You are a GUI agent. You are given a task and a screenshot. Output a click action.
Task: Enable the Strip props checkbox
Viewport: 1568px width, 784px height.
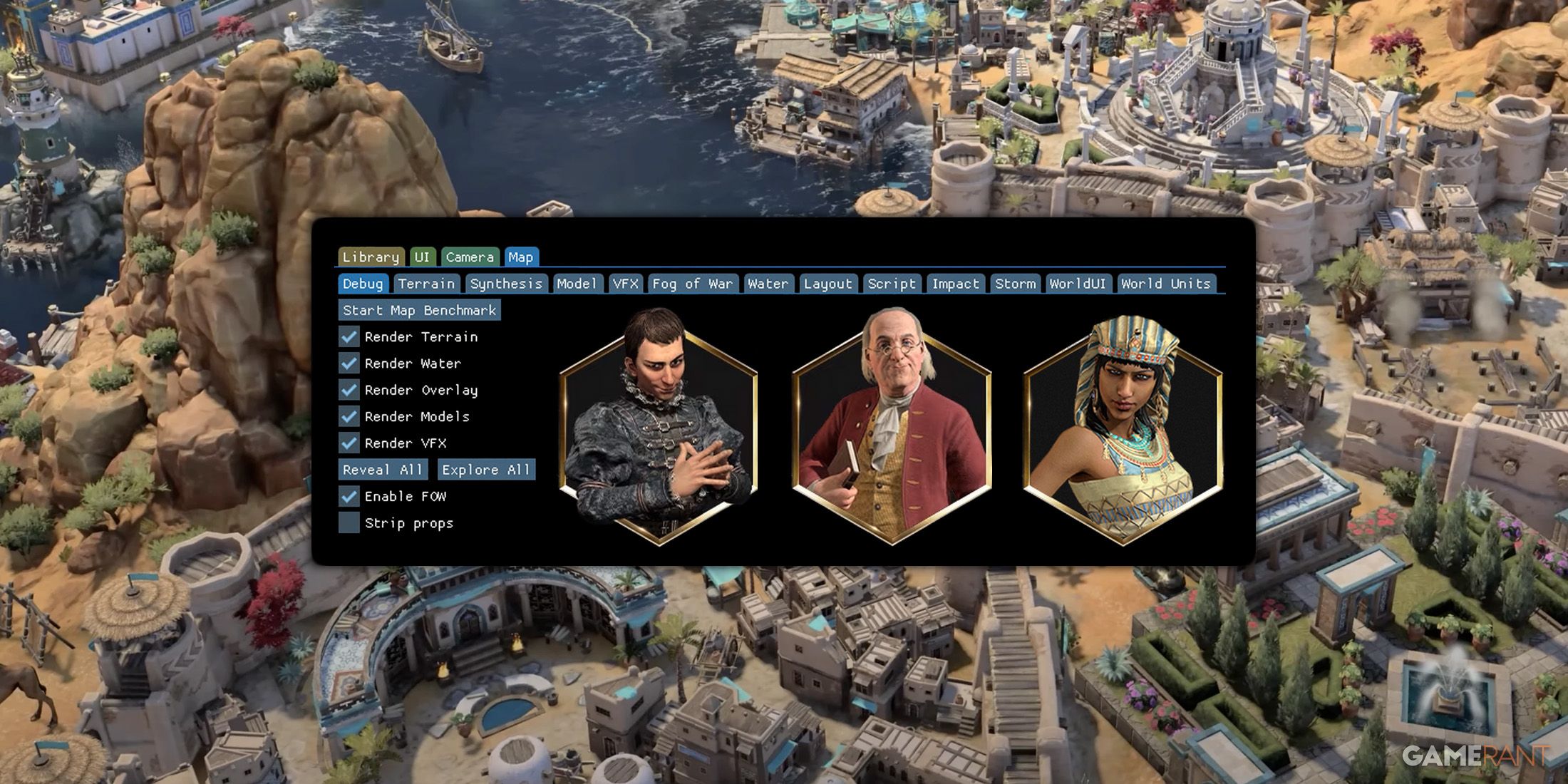pyautogui.click(x=349, y=523)
